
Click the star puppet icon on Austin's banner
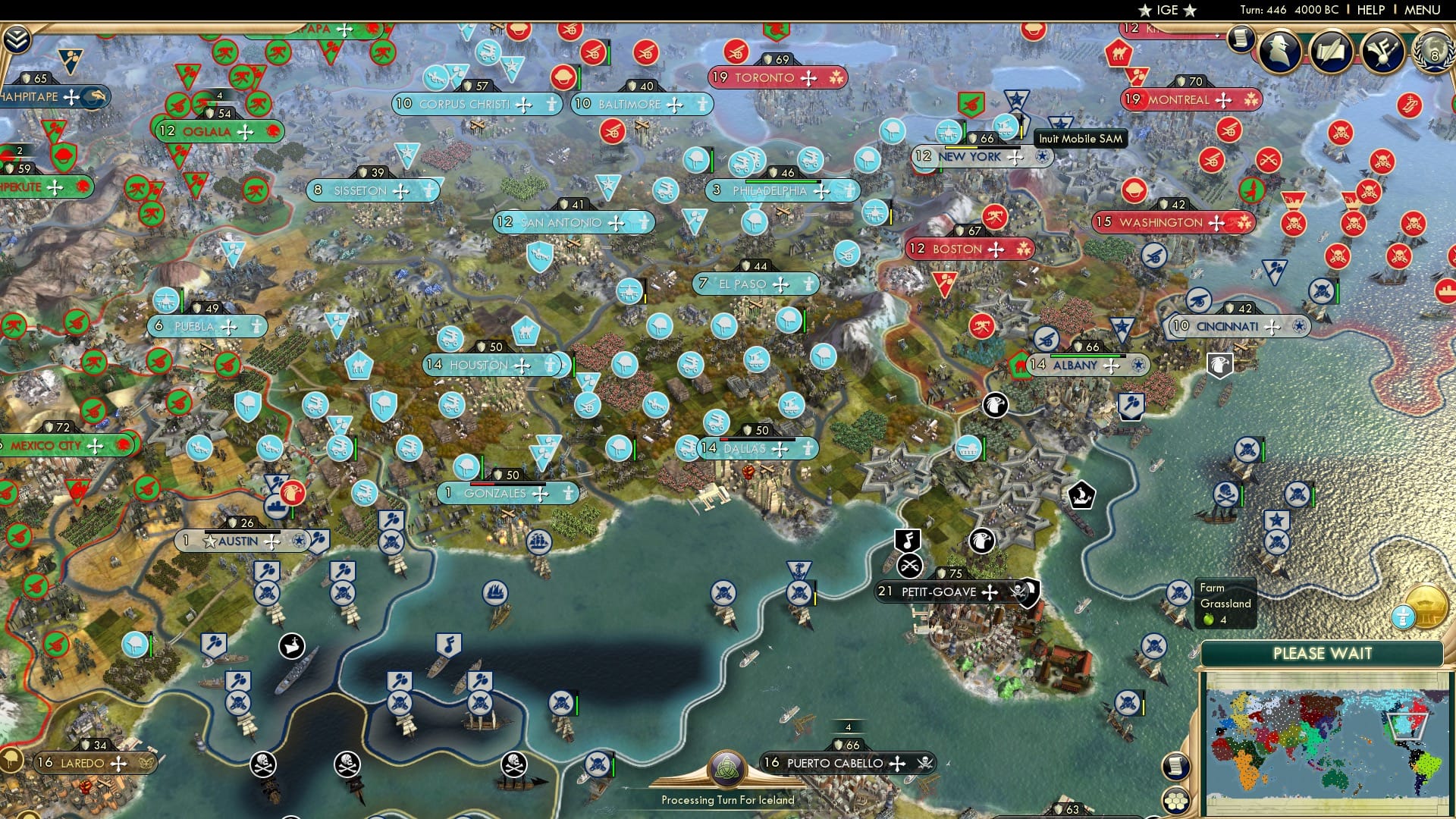pyautogui.click(x=209, y=541)
